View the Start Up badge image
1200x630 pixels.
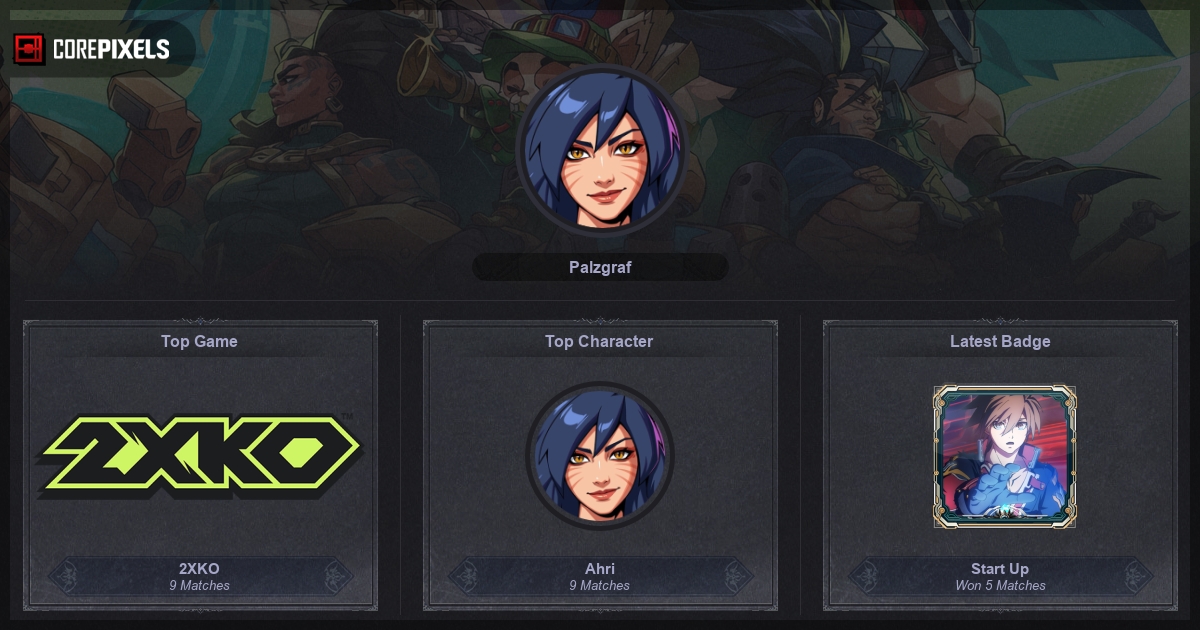tap(1004, 457)
